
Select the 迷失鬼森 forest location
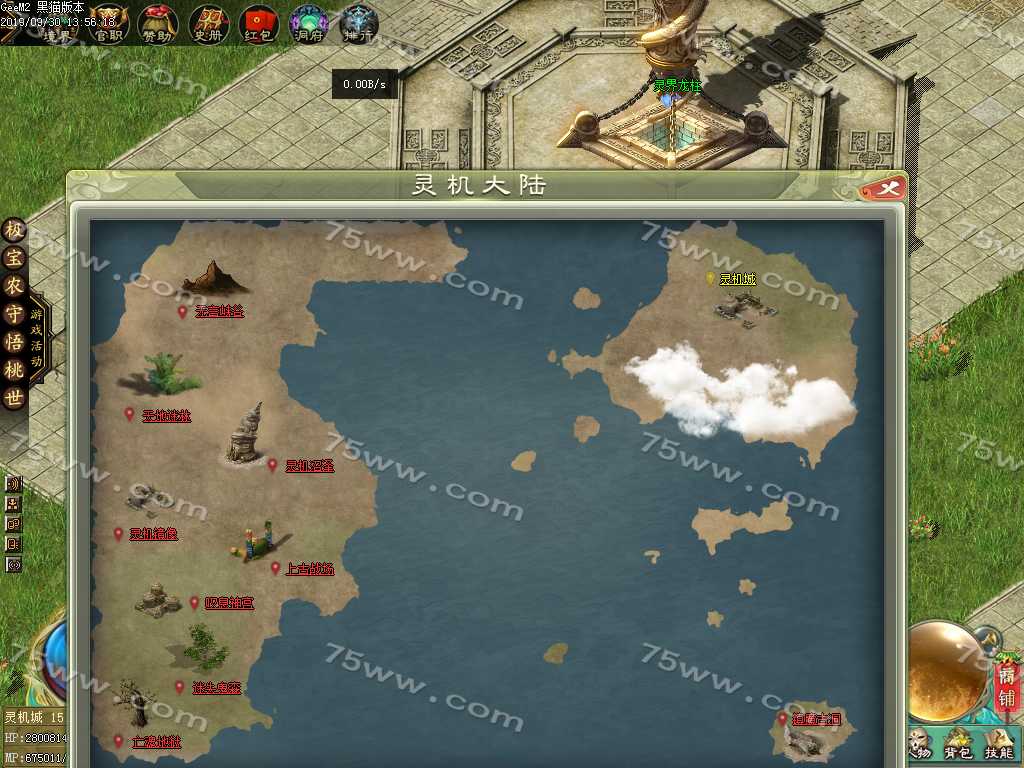pyautogui.click(x=217, y=688)
